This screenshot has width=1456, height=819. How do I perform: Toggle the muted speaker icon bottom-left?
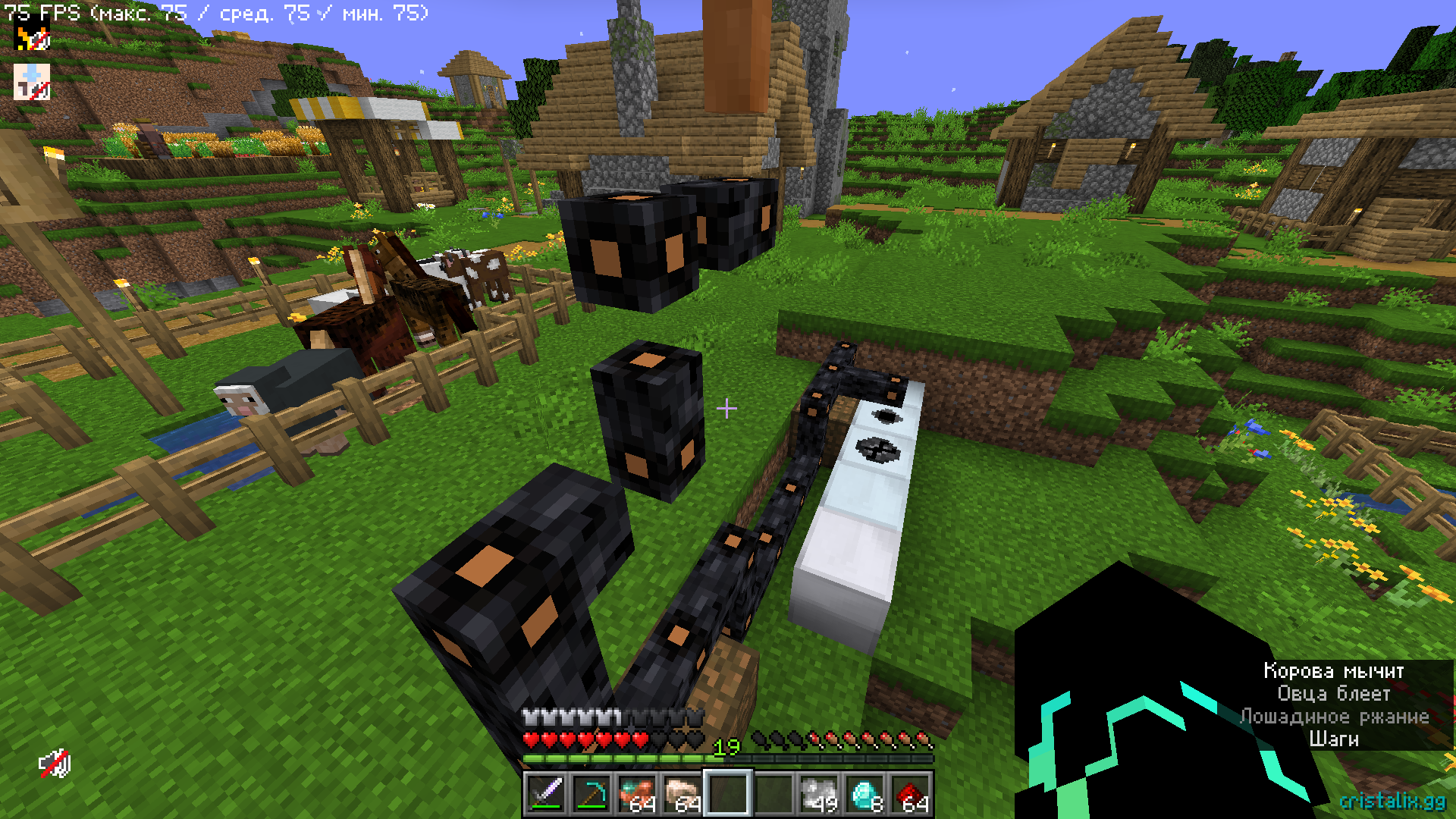click(x=55, y=764)
